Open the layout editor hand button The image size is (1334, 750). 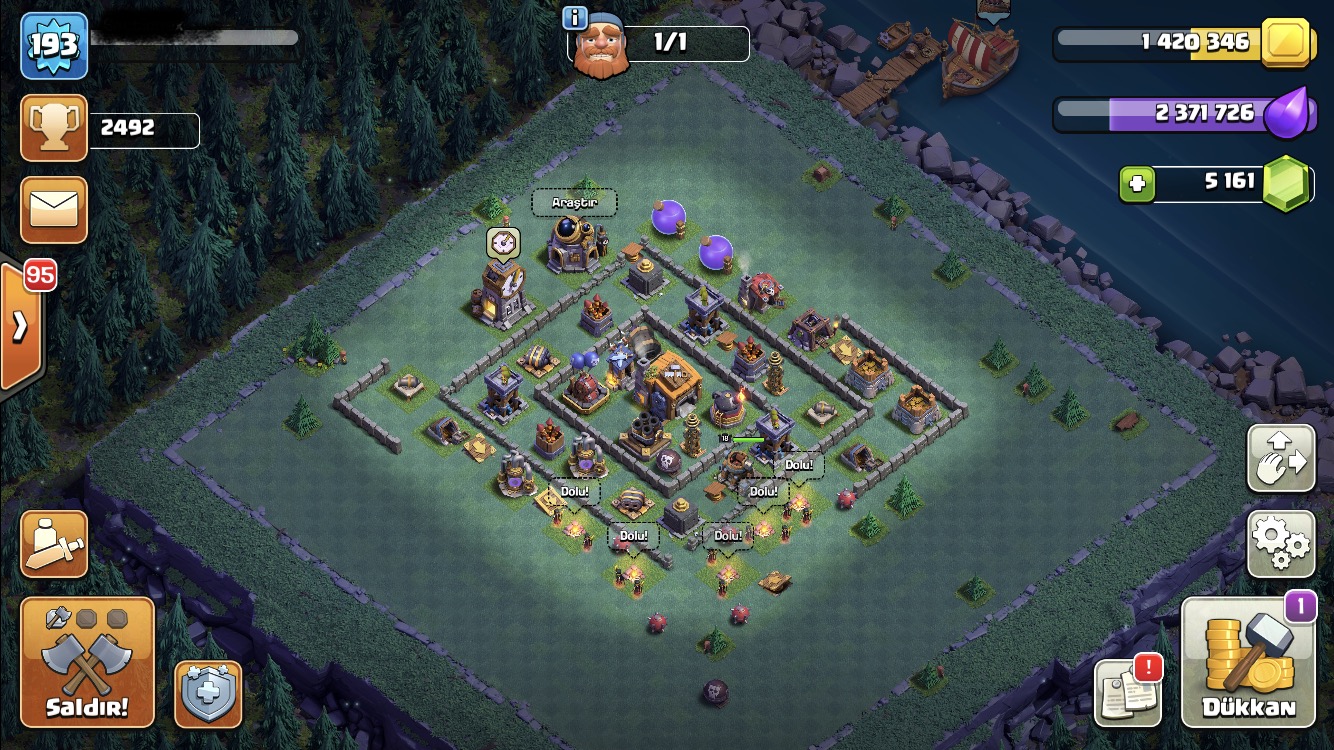[x=1281, y=458]
